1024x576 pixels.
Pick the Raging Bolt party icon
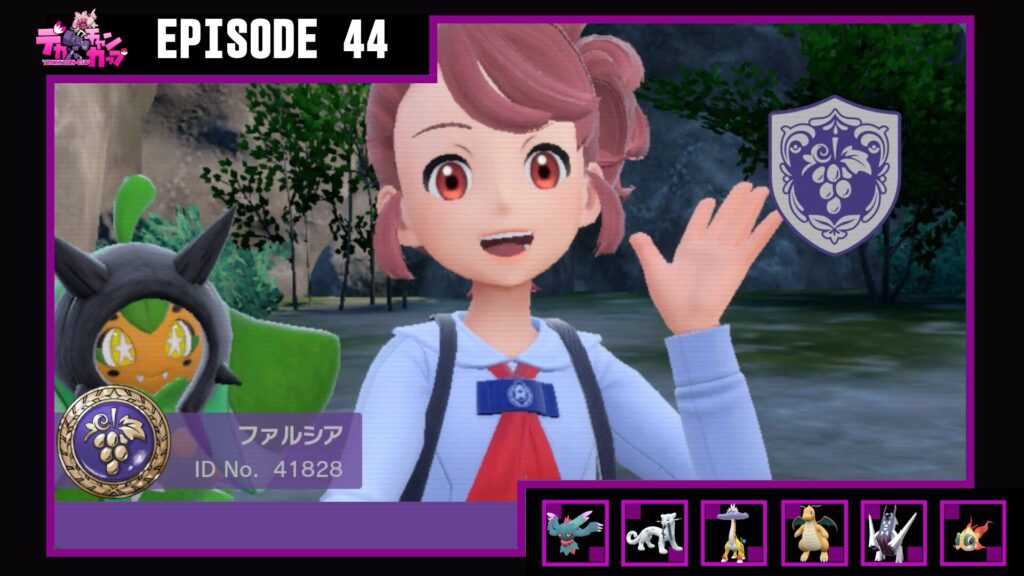(733, 533)
